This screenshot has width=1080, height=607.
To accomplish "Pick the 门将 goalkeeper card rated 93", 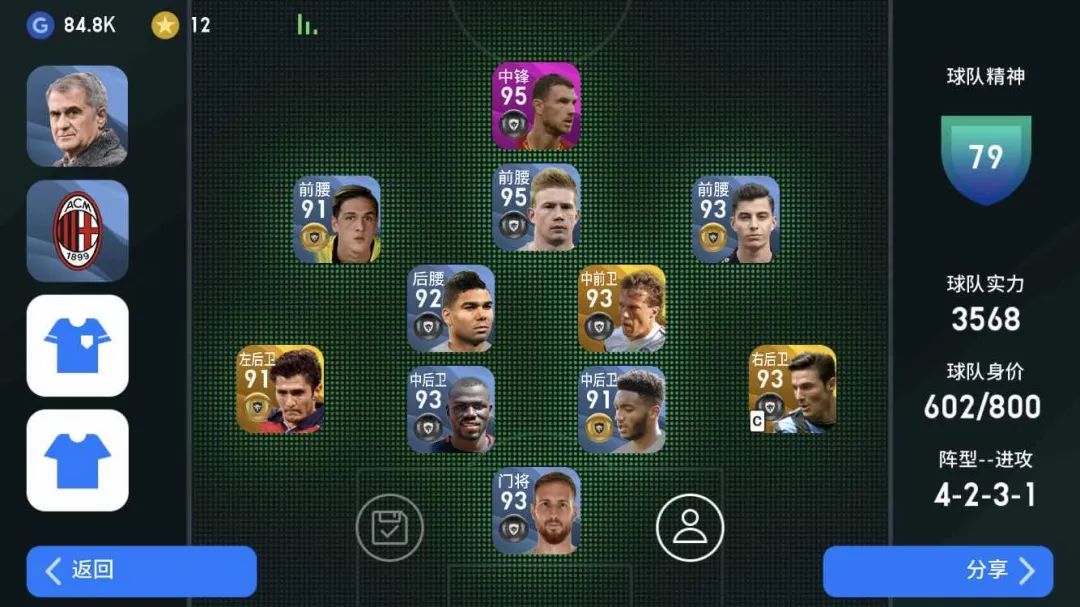I will [x=536, y=510].
